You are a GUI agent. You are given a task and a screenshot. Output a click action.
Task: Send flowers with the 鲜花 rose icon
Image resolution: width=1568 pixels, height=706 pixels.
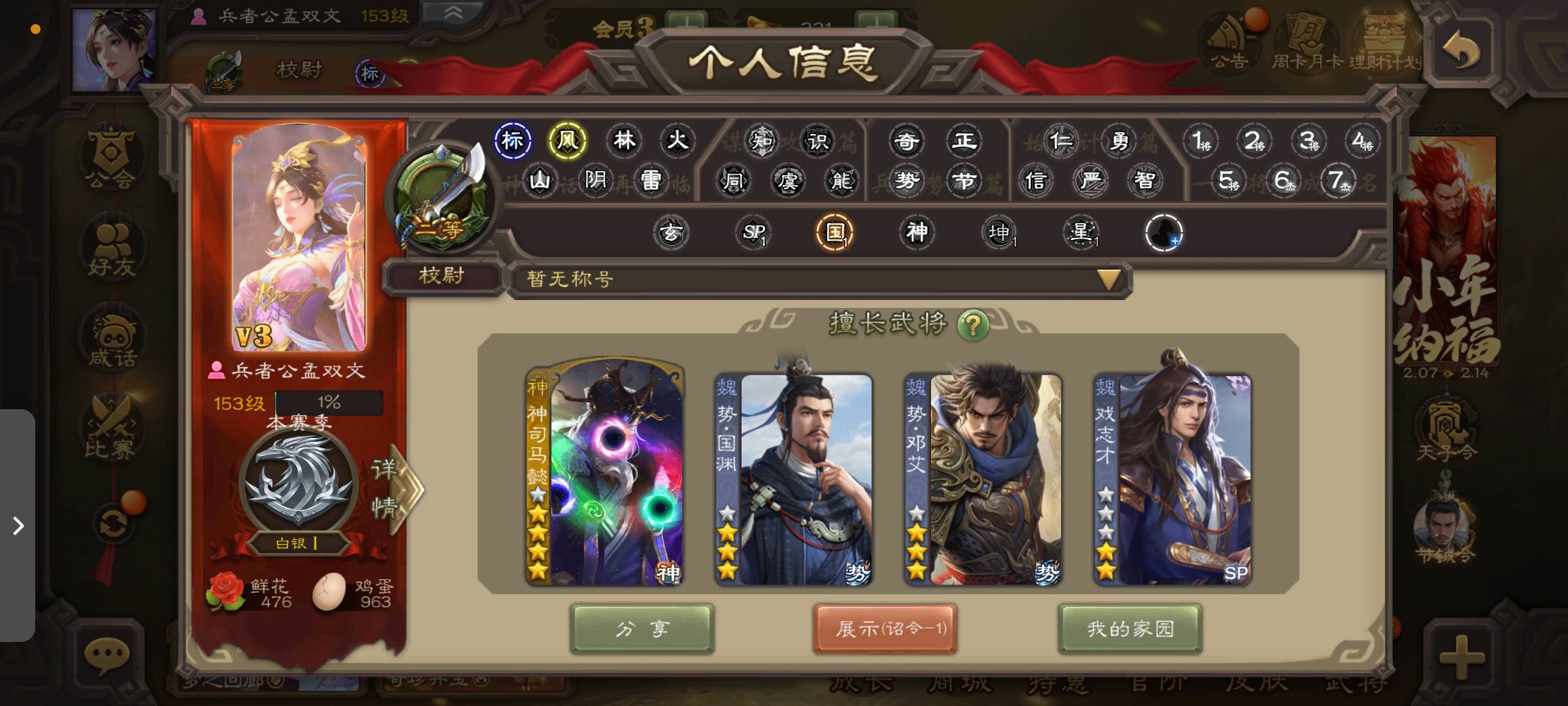point(224,592)
